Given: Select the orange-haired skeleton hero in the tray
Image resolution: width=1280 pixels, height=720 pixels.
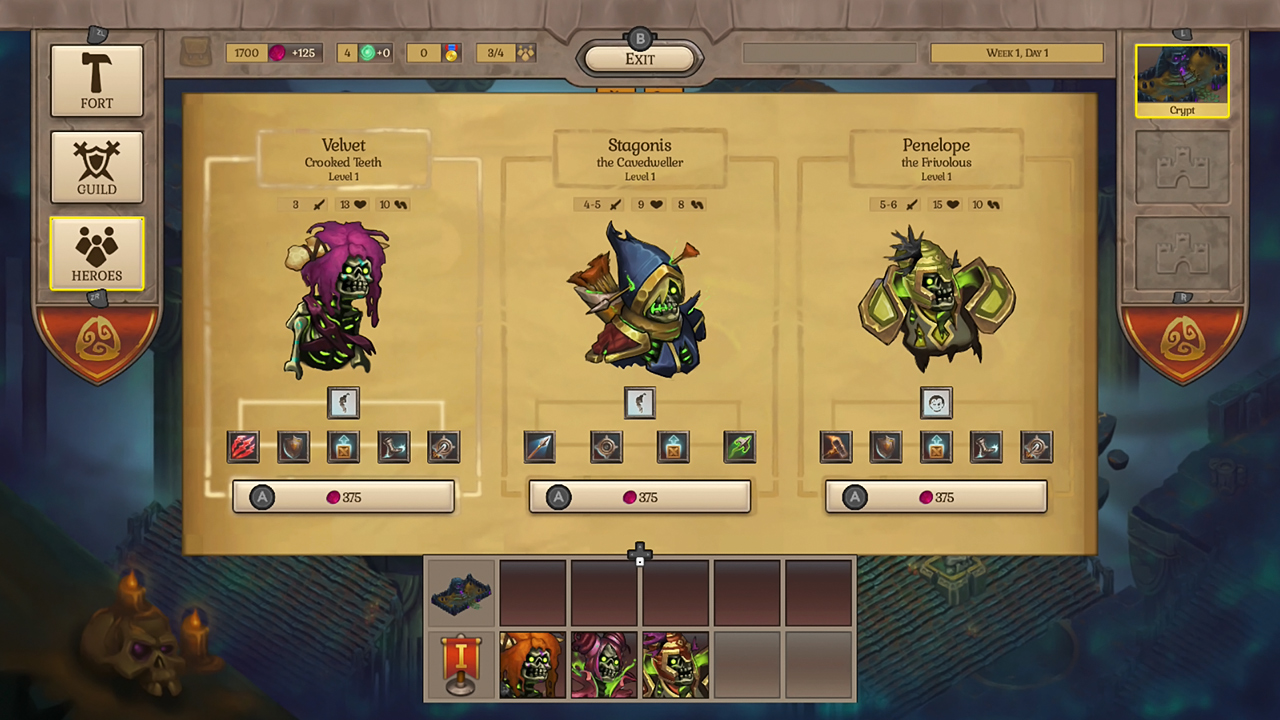Looking at the screenshot, I should click(x=532, y=664).
